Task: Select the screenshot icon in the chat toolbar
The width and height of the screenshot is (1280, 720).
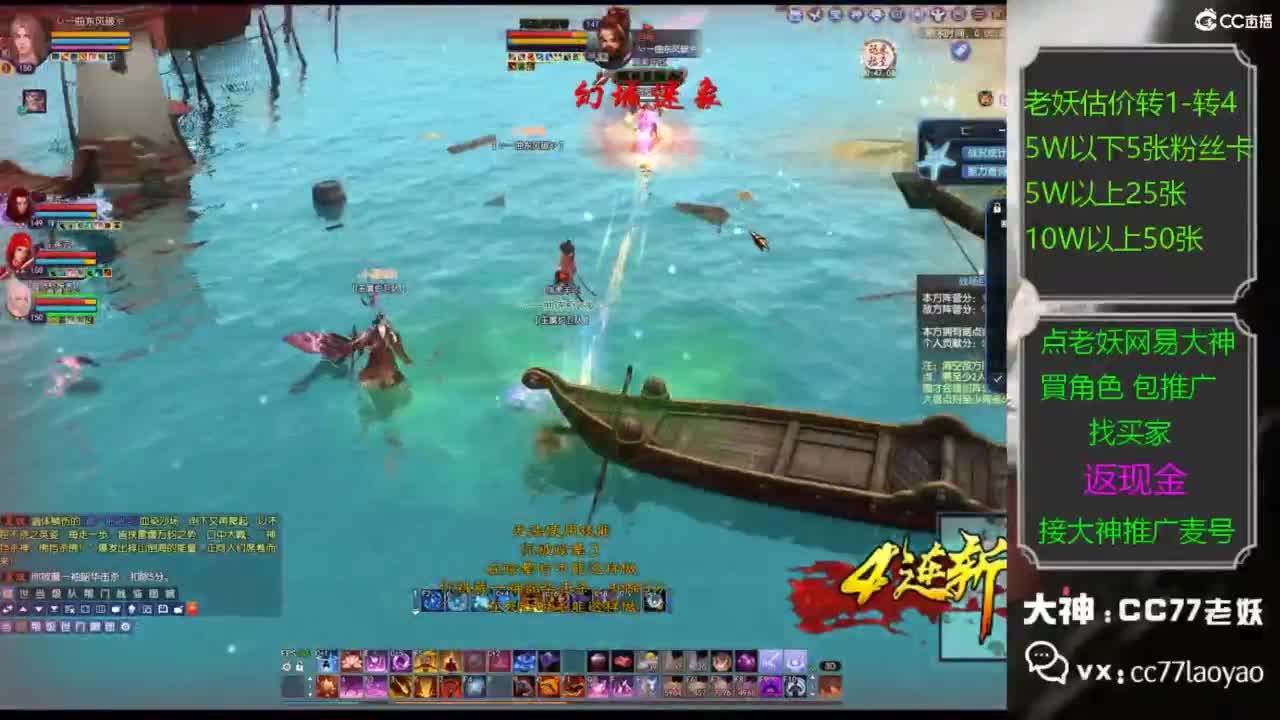Action: [x=147, y=609]
